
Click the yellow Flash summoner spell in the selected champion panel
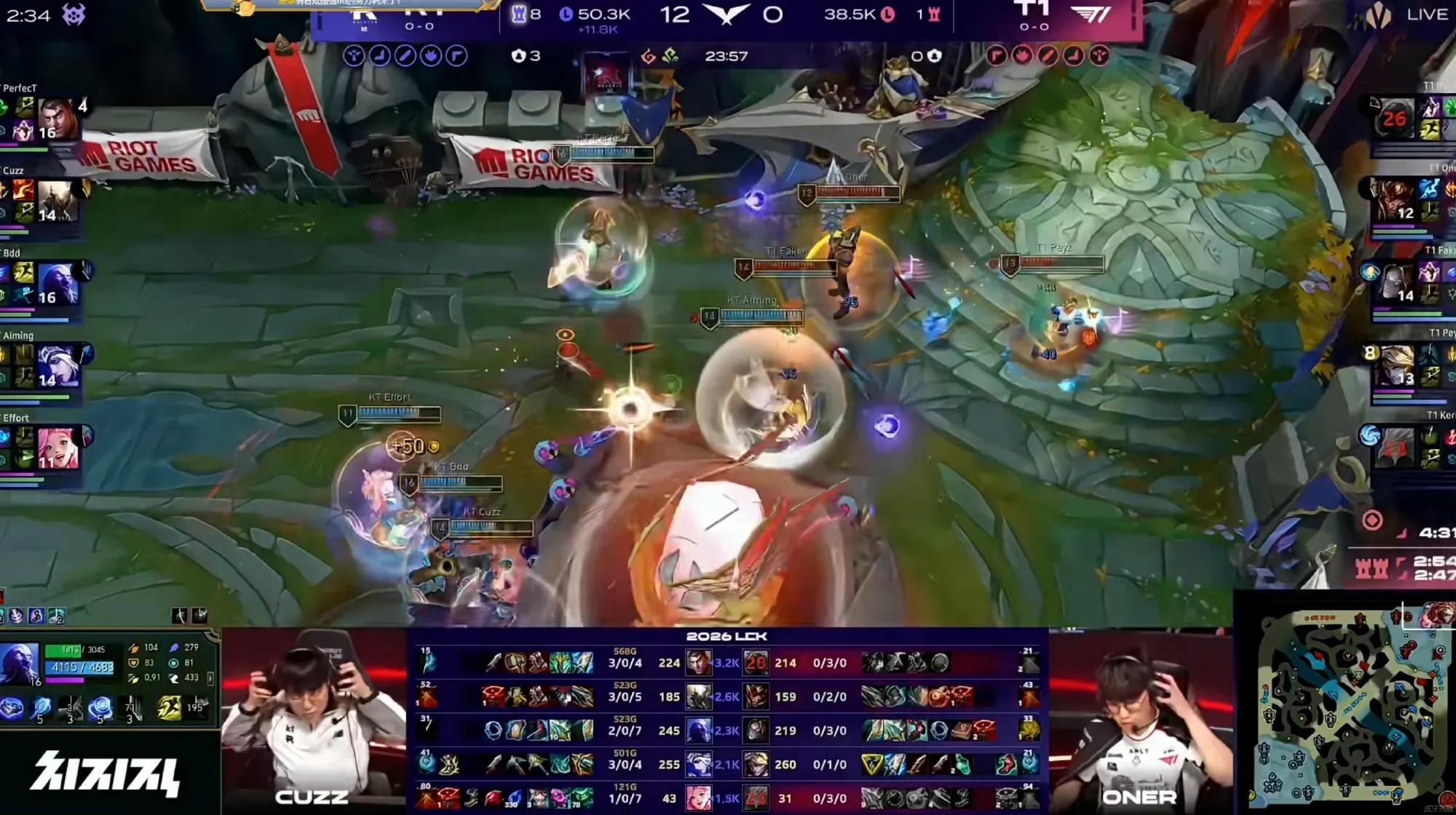coord(169,708)
